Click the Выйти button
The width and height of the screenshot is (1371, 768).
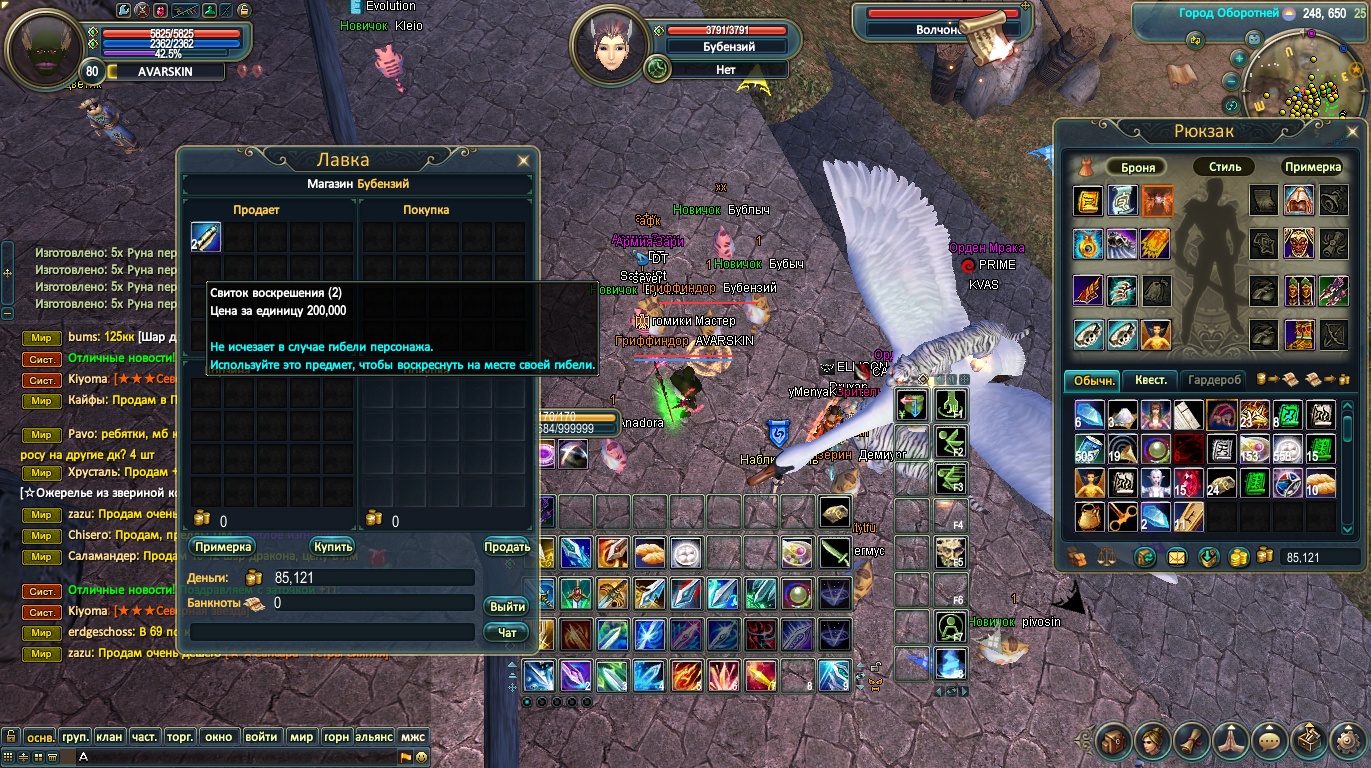point(507,607)
